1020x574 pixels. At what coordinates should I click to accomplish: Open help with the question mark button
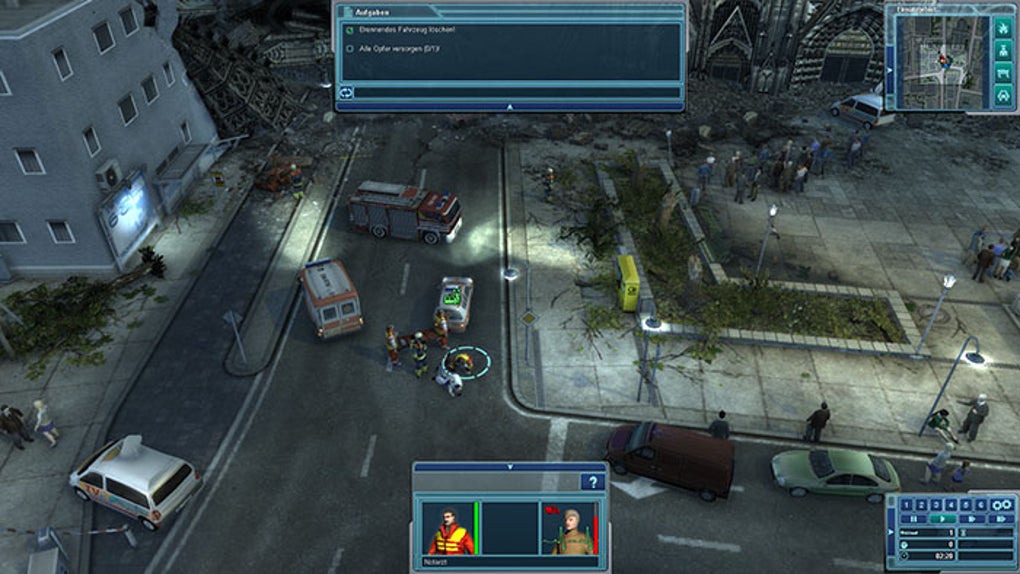[x=594, y=482]
